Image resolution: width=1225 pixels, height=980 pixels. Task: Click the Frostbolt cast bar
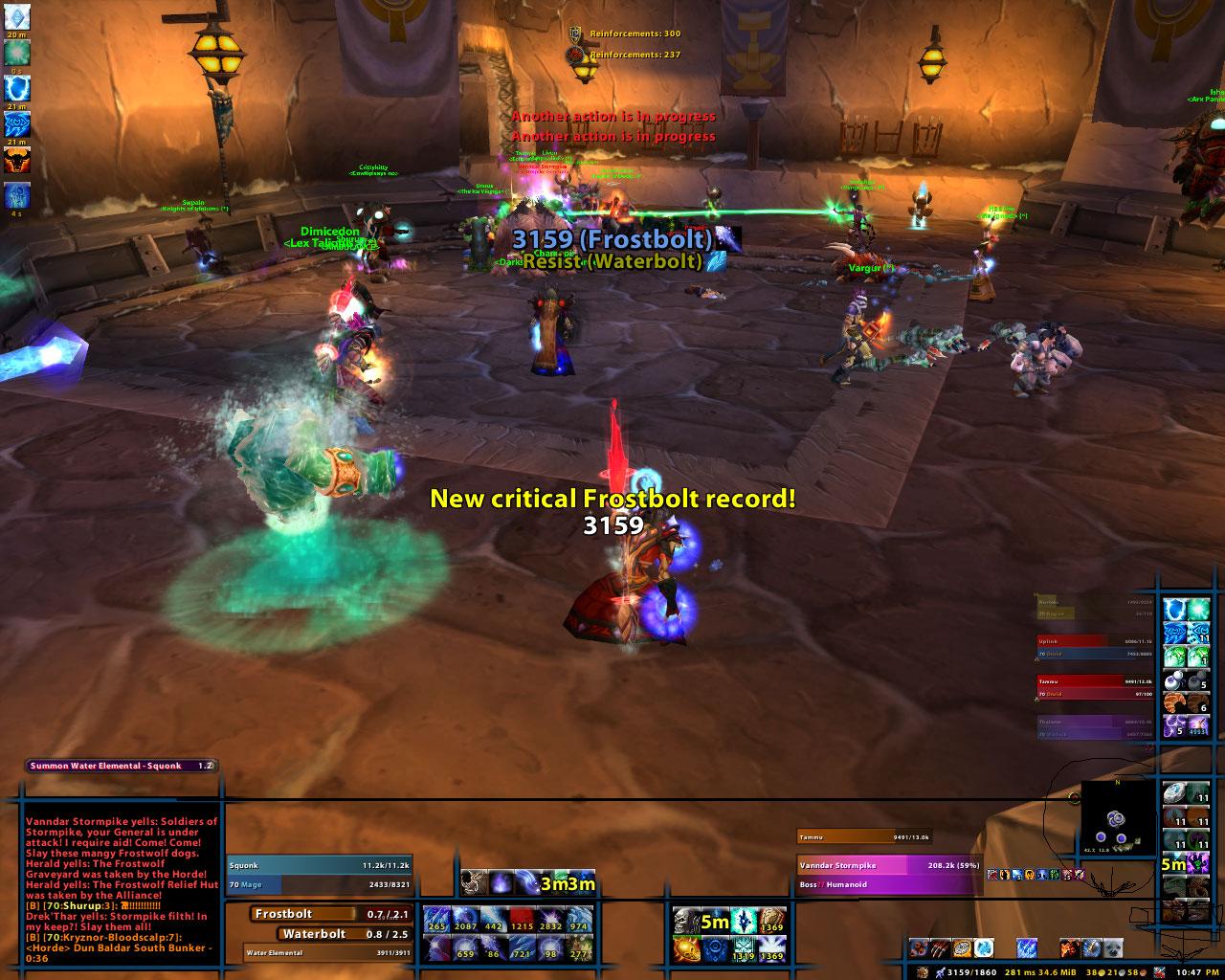(x=329, y=914)
